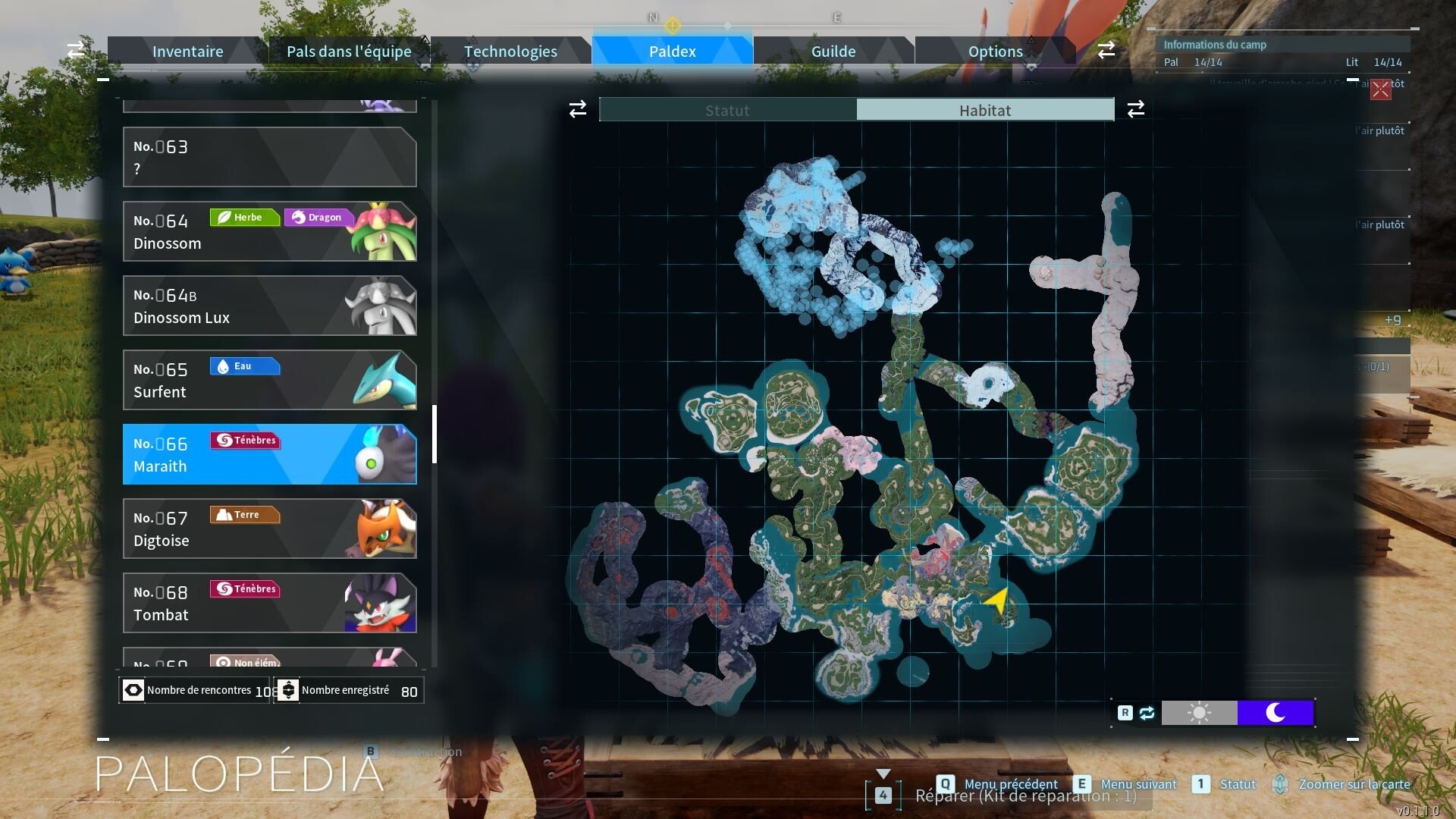Open the Options tab
This screenshot has height=819, width=1456.
(995, 52)
